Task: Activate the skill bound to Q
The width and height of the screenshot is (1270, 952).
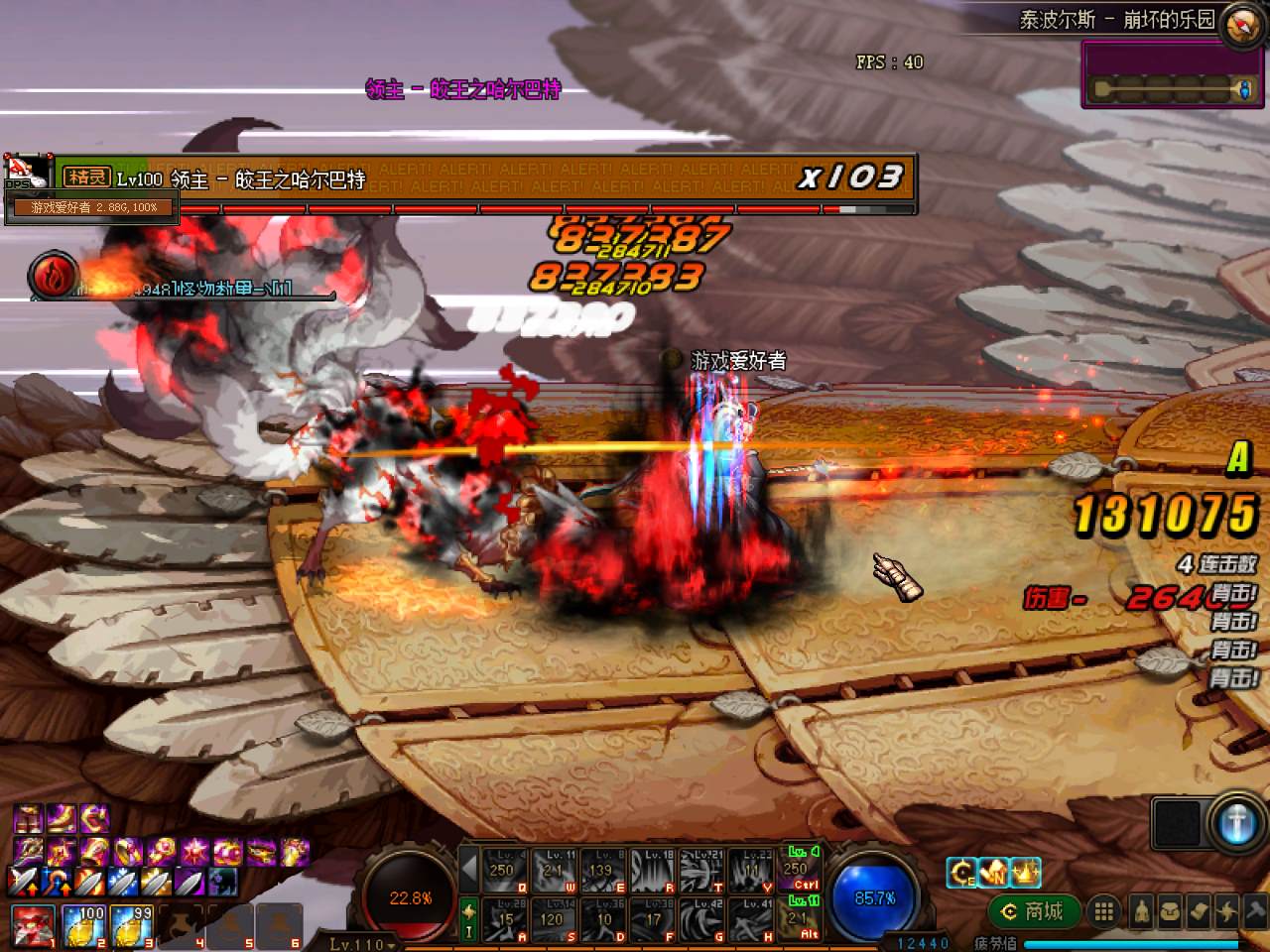Action: (x=505, y=870)
